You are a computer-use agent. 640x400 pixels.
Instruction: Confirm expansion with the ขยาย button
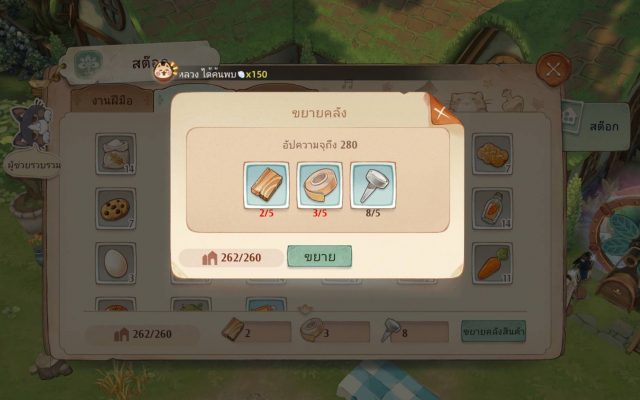pos(319,257)
